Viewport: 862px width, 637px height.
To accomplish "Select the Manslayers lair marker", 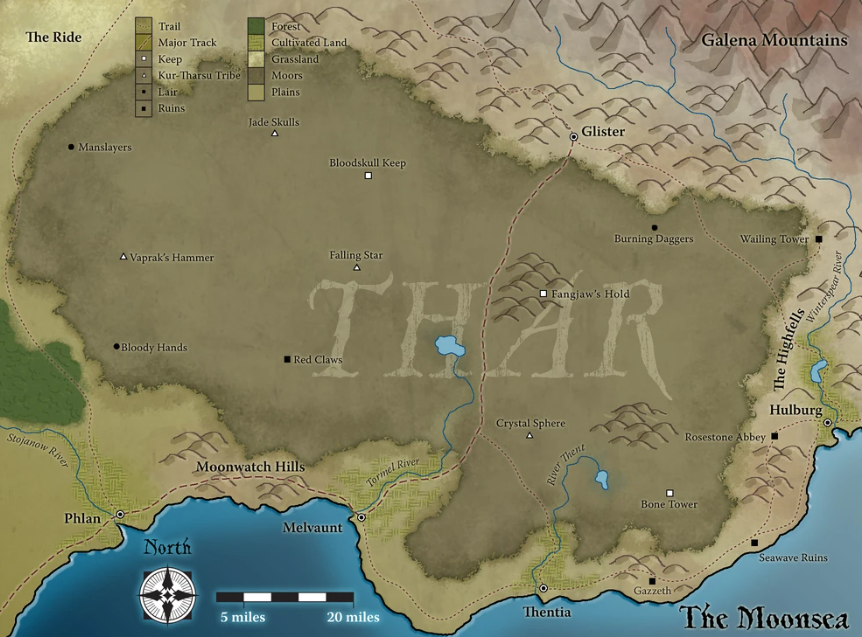I will 71,147.
